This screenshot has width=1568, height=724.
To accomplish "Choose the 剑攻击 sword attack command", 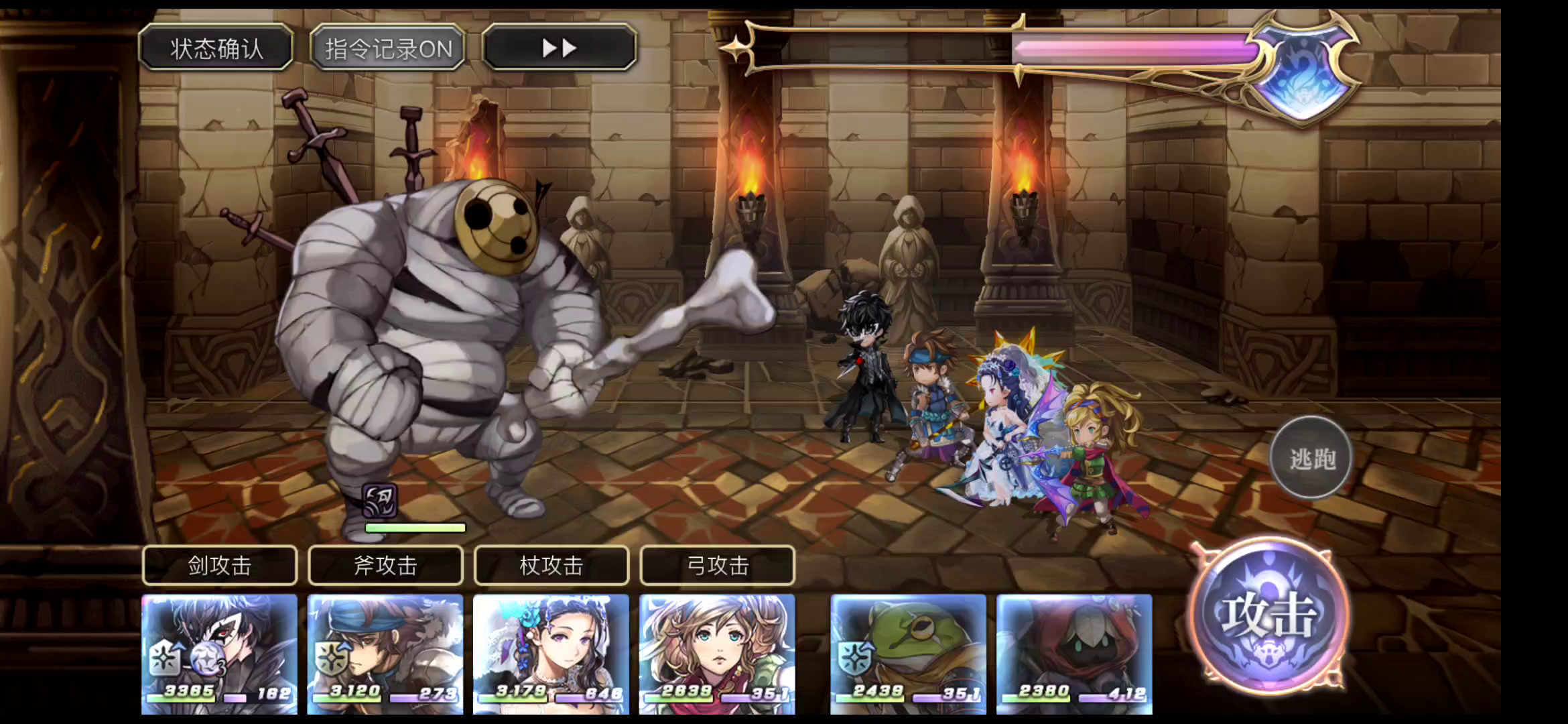I will click(x=219, y=566).
